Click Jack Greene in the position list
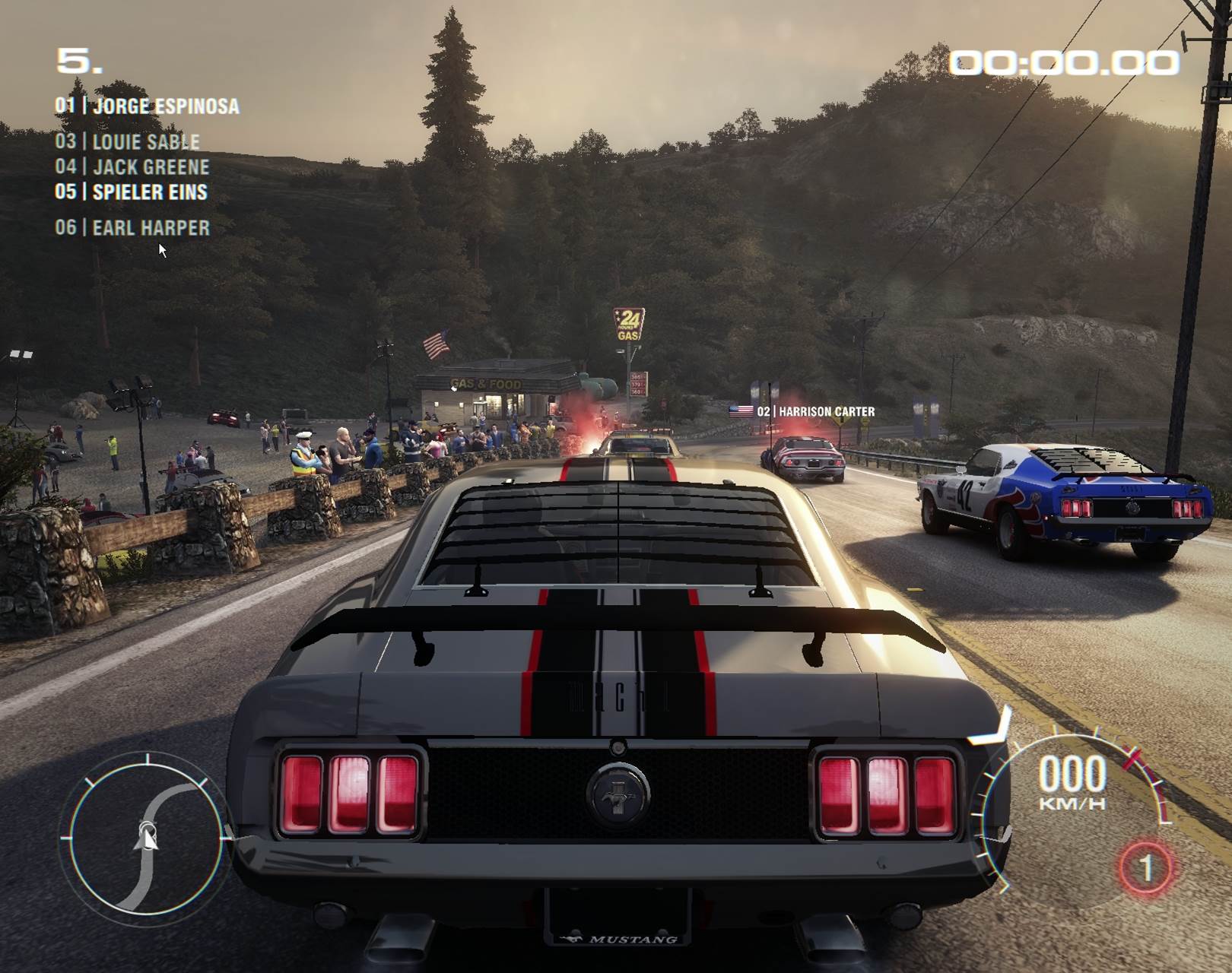Image resolution: width=1232 pixels, height=973 pixels. pyautogui.click(x=132, y=166)
